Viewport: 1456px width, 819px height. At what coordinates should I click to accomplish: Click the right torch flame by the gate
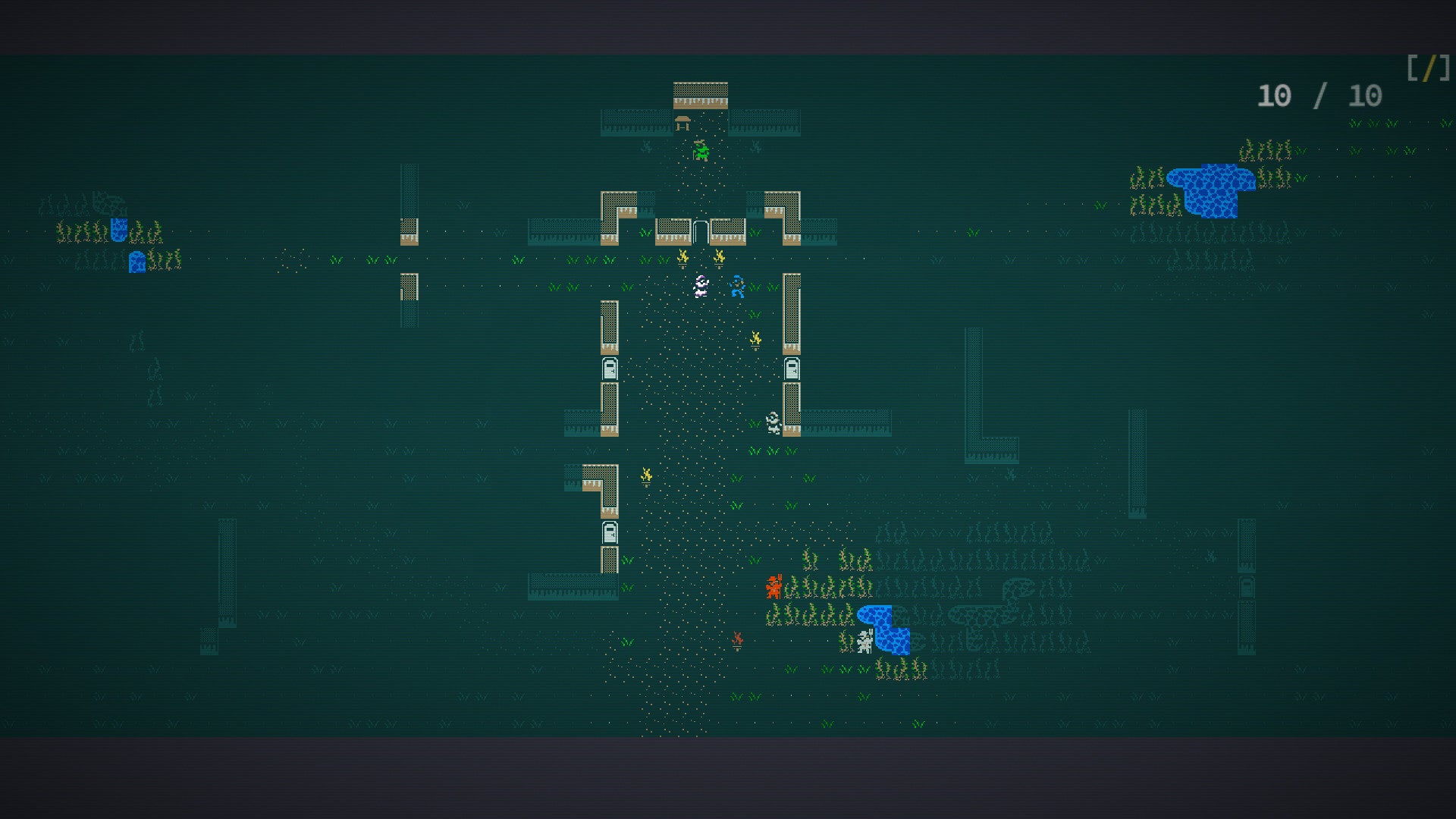tap(720, 256)
